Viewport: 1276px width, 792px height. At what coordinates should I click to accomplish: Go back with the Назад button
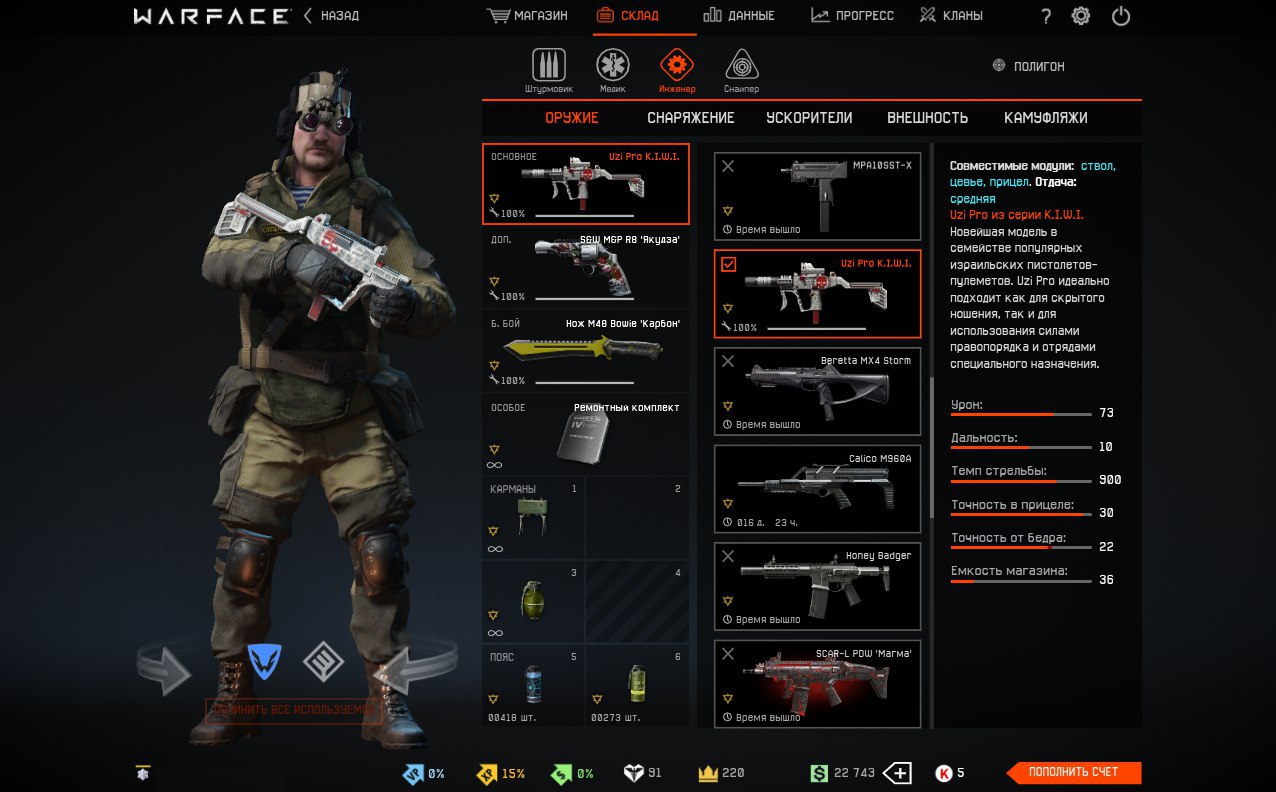(x=331, y=16)
